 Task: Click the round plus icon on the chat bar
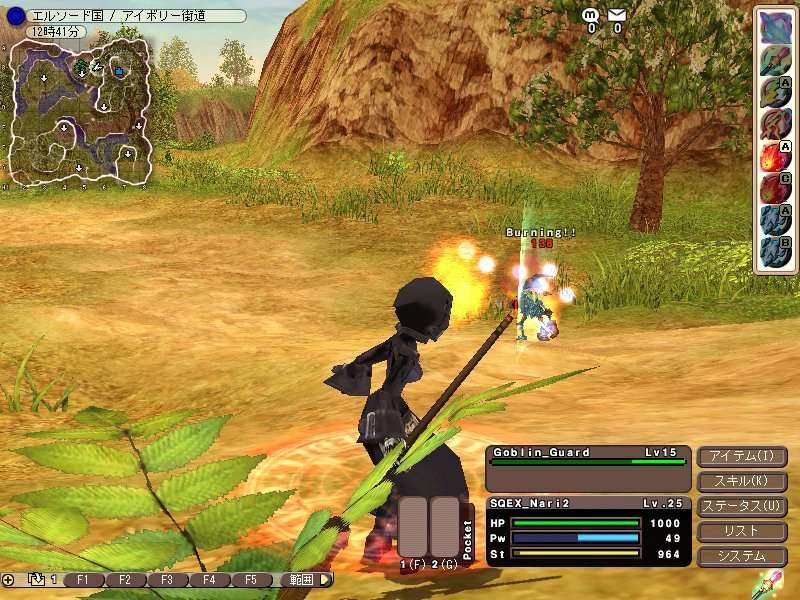click(x=8, y=580)
